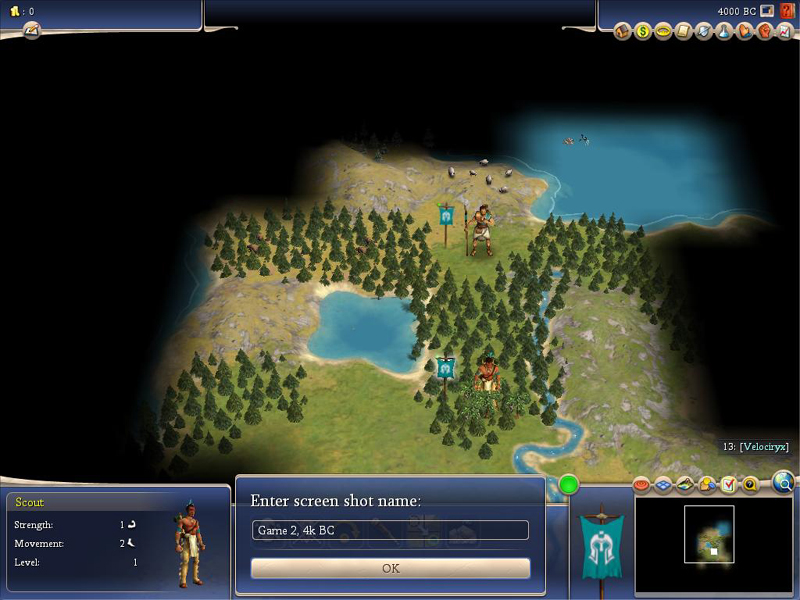
Task: Toggle the scores checklist button
Action: coord(728,485)
